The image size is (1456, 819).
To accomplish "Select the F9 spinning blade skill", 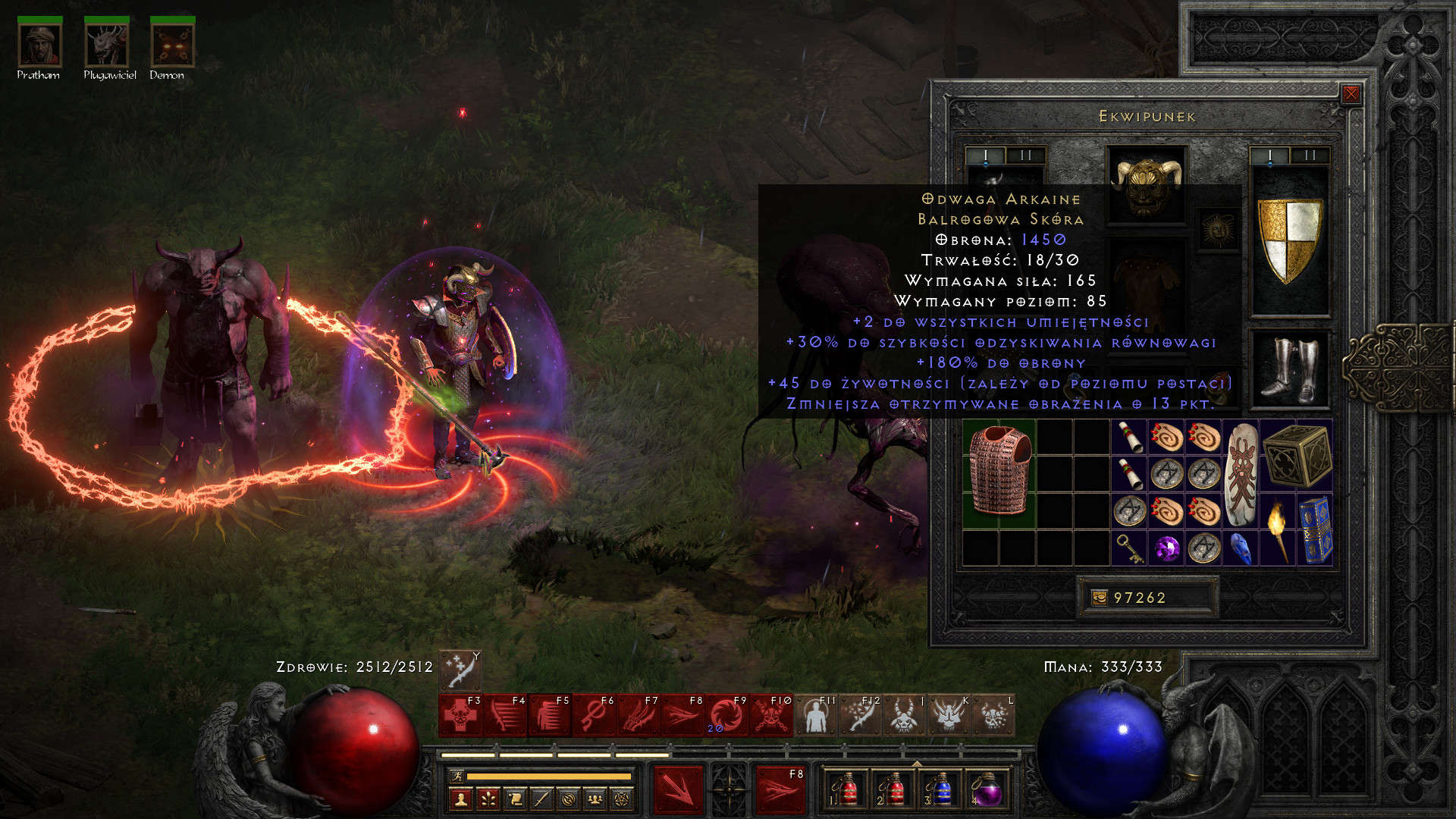I will coord(726,716).
